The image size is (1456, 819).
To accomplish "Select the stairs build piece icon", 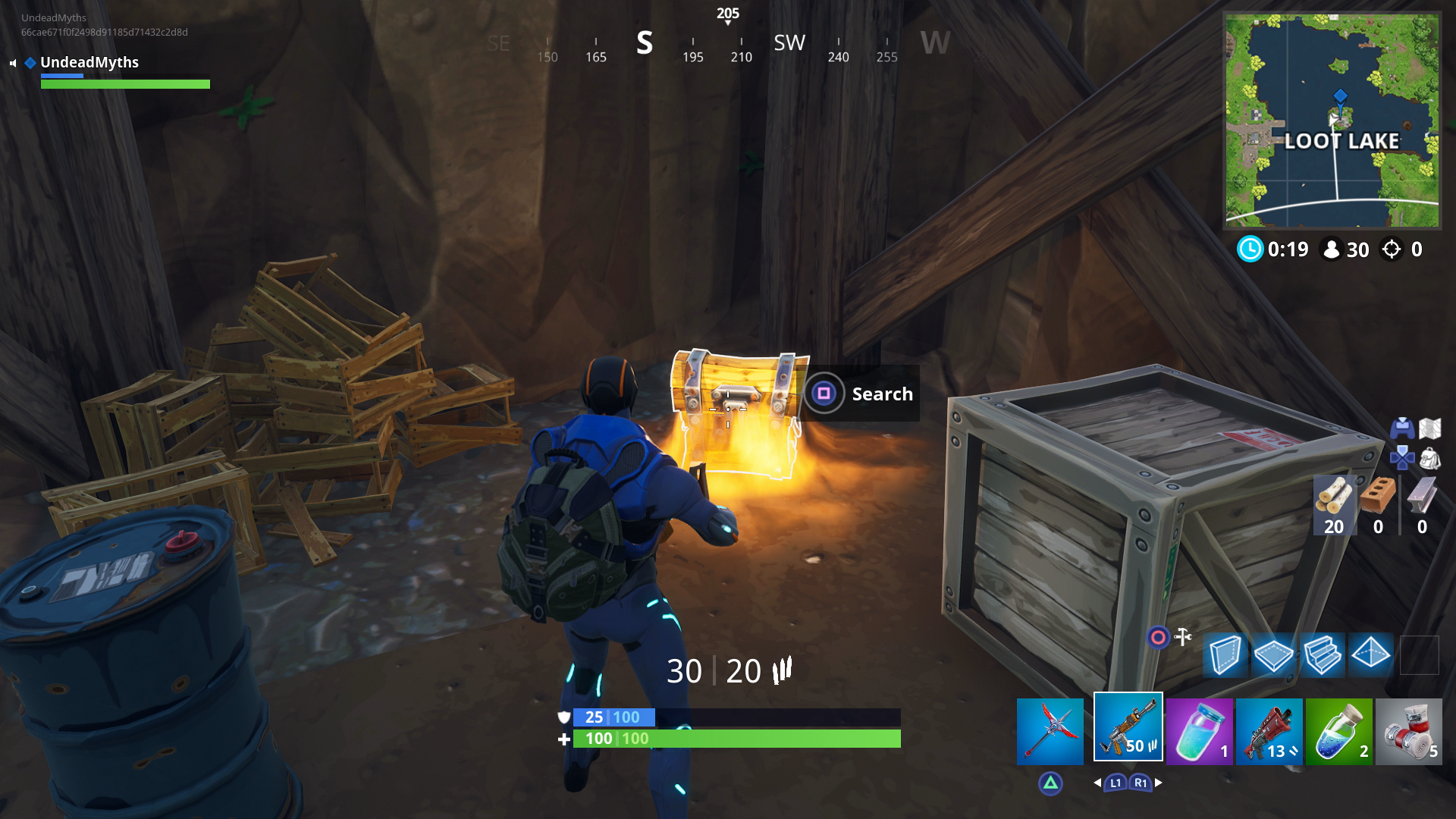I will click(1323, 655).
